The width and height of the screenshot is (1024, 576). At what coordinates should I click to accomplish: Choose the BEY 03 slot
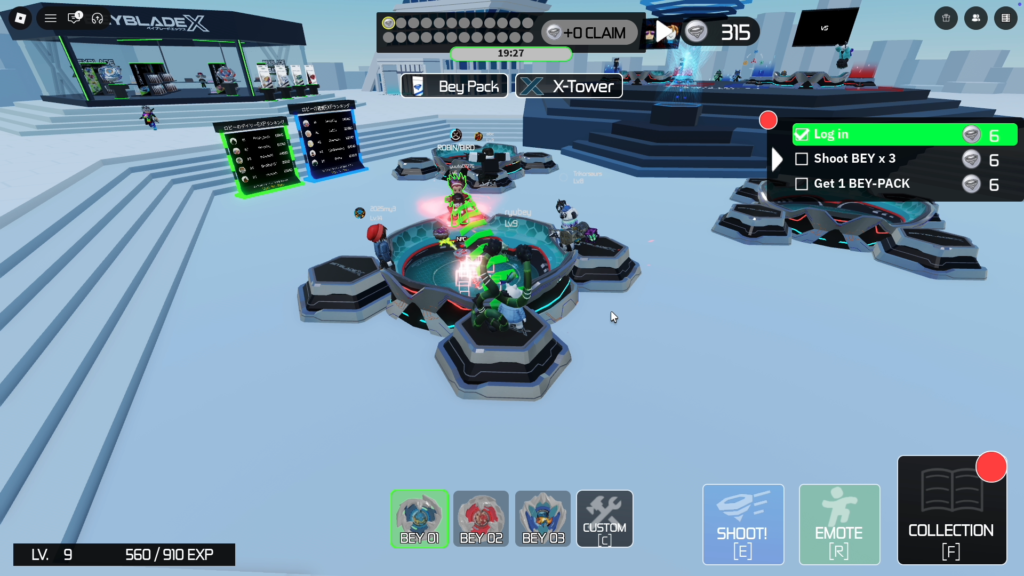tap(543, 519)
